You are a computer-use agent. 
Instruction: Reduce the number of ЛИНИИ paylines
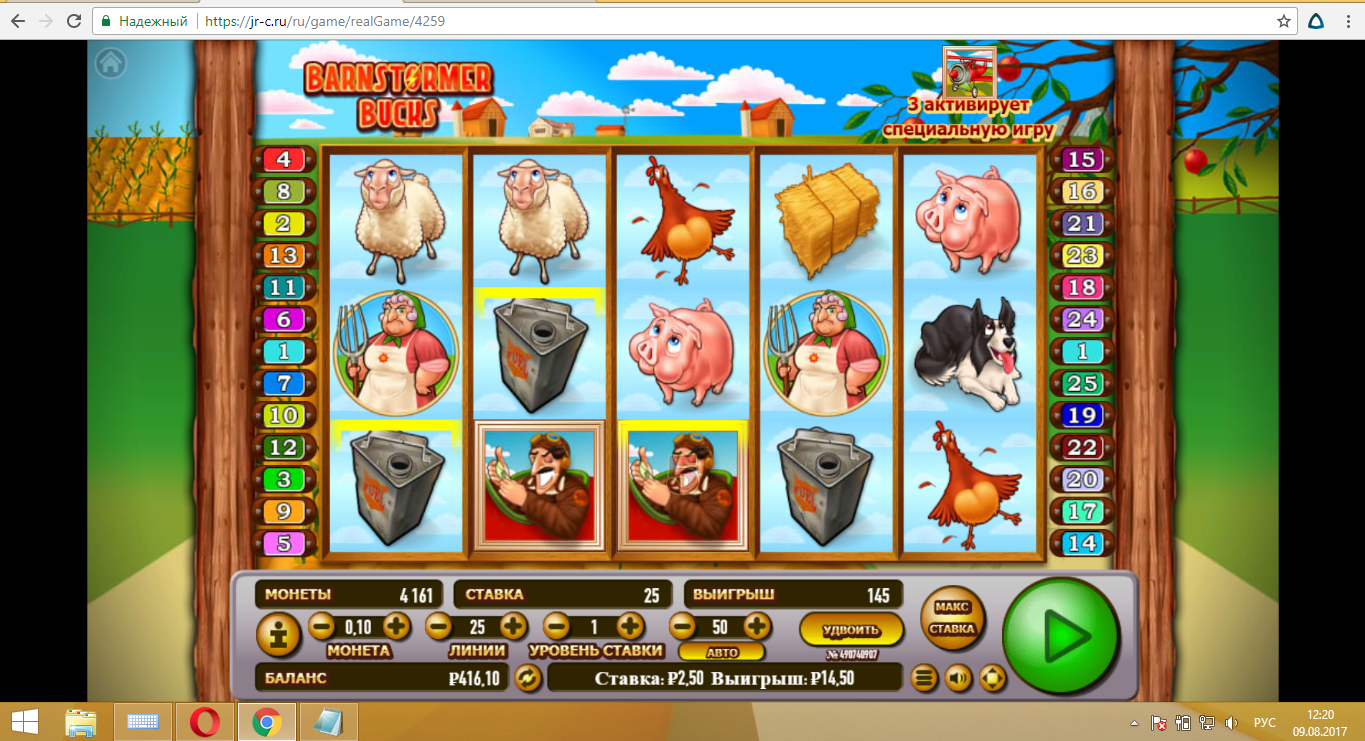pos(438,627)
